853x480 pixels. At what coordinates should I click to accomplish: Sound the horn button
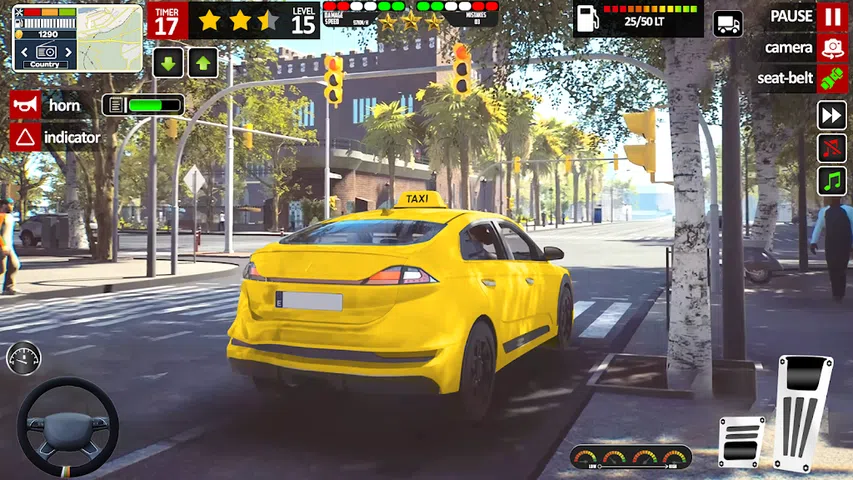tap(26, 105)
